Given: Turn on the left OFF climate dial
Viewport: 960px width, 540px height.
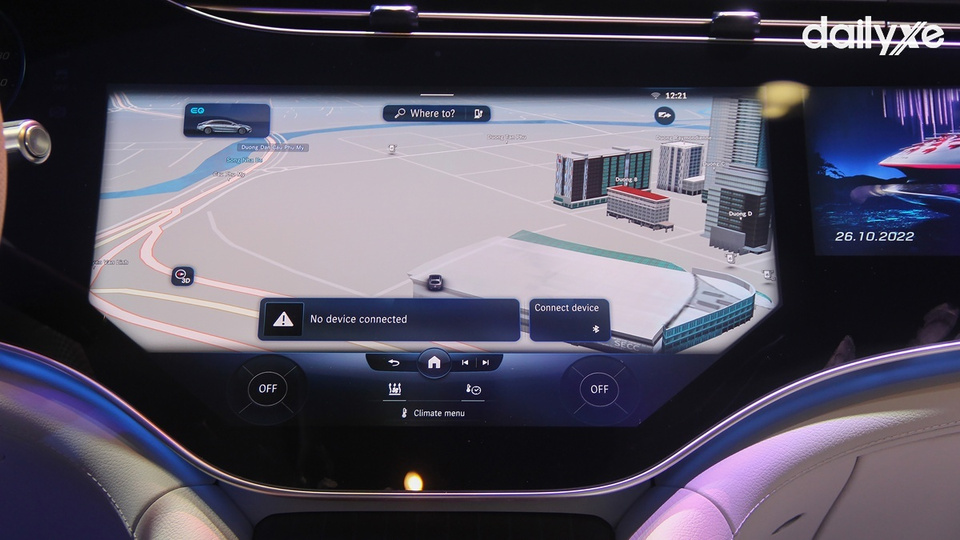Looking at the screenshot, I should click(267, 389).
